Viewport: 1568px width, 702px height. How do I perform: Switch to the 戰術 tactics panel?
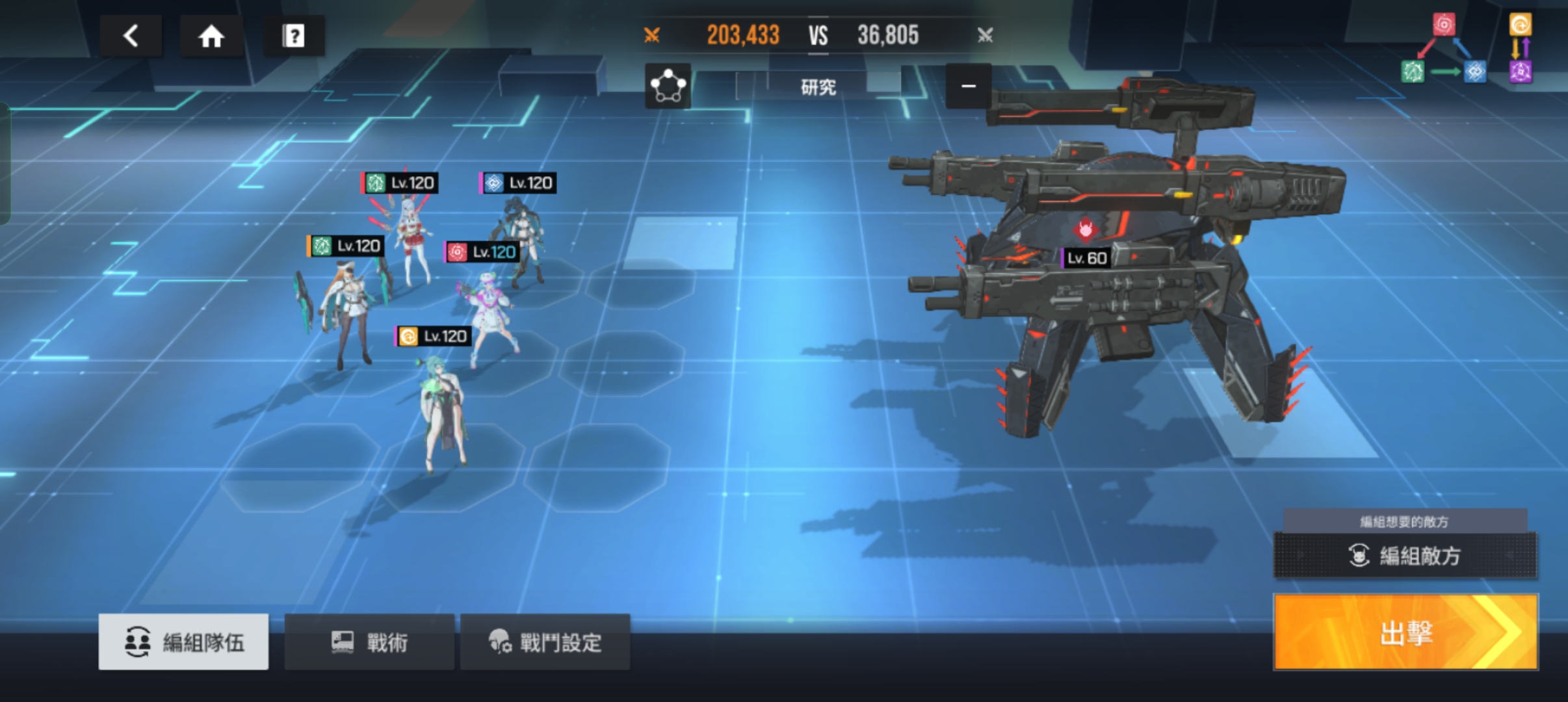coord(369,642)
